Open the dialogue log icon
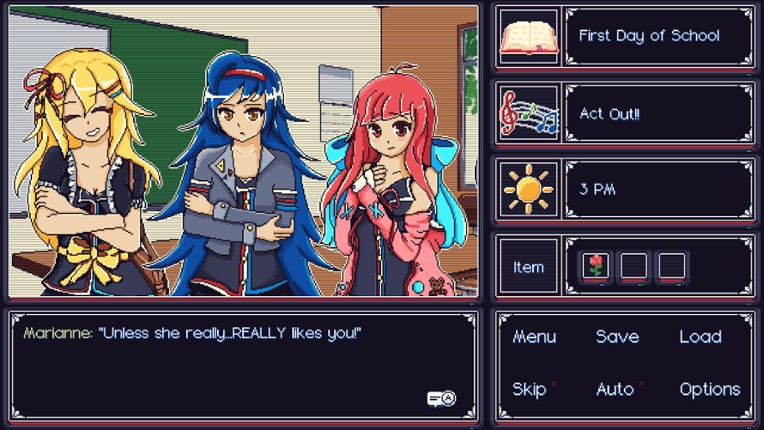This screenshot has height=430, width=764. point(441,398)
